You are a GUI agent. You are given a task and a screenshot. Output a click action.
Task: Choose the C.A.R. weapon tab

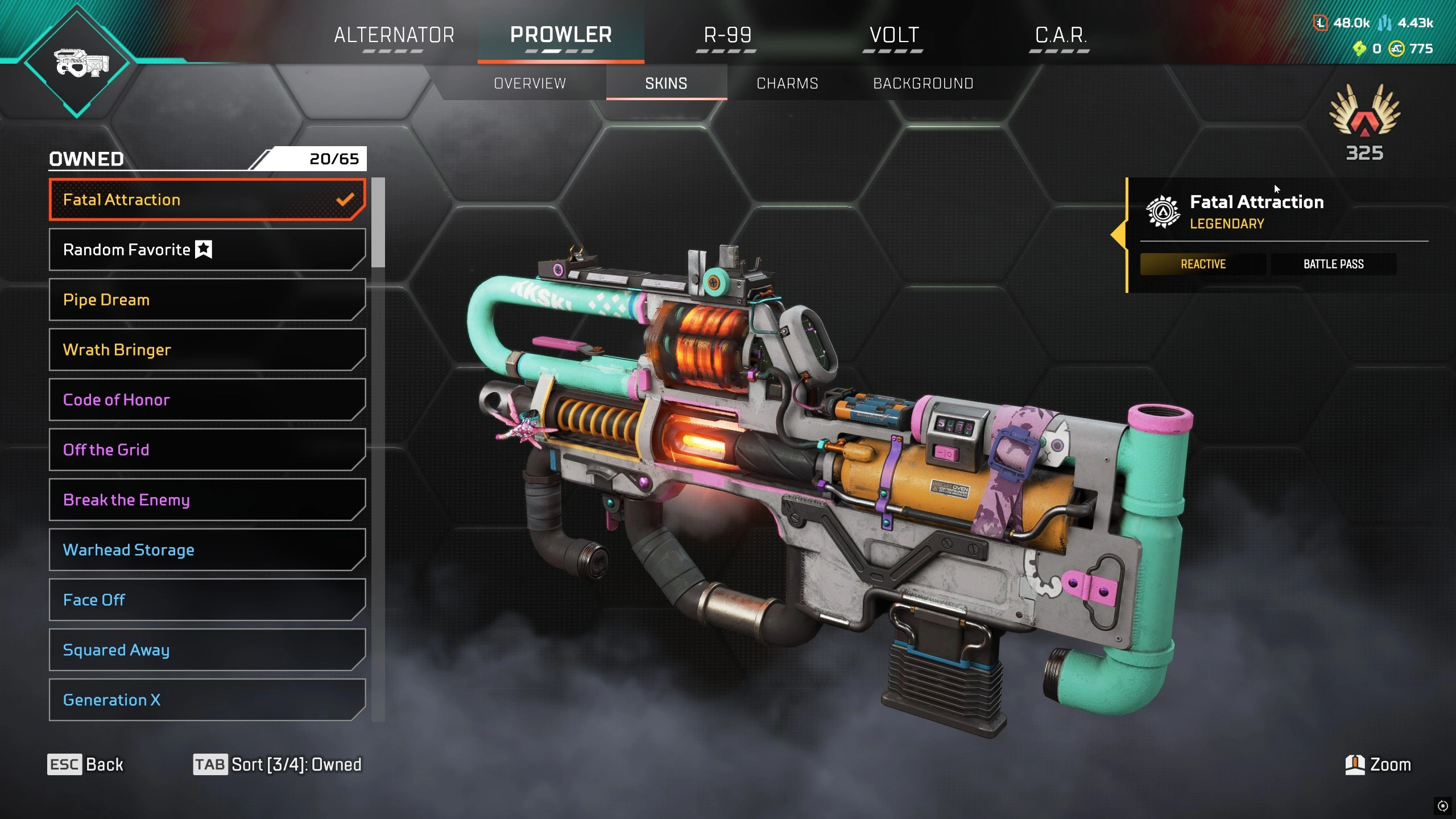click(x=1060, y=35)
